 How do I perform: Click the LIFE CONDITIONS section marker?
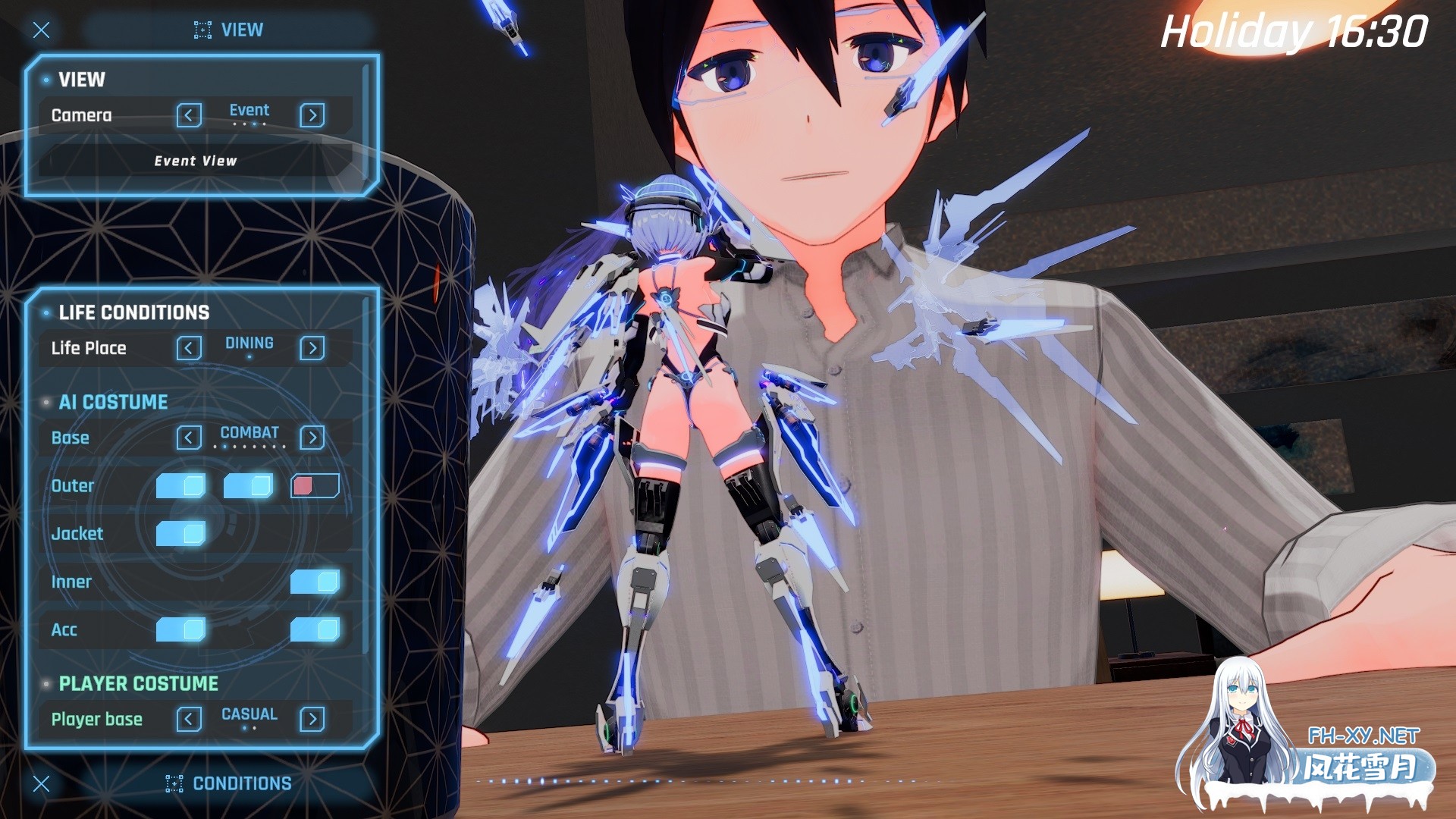click(47, 312)
